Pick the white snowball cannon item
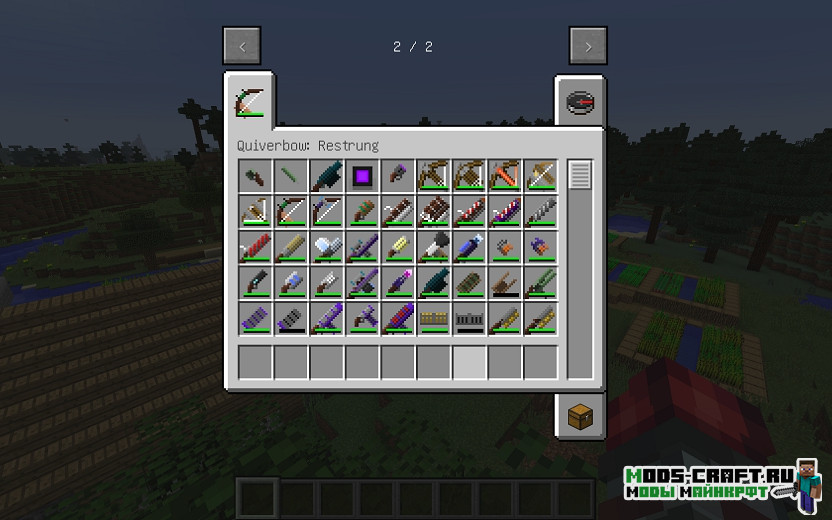The image size is (832, 520). tap(327, 248)
